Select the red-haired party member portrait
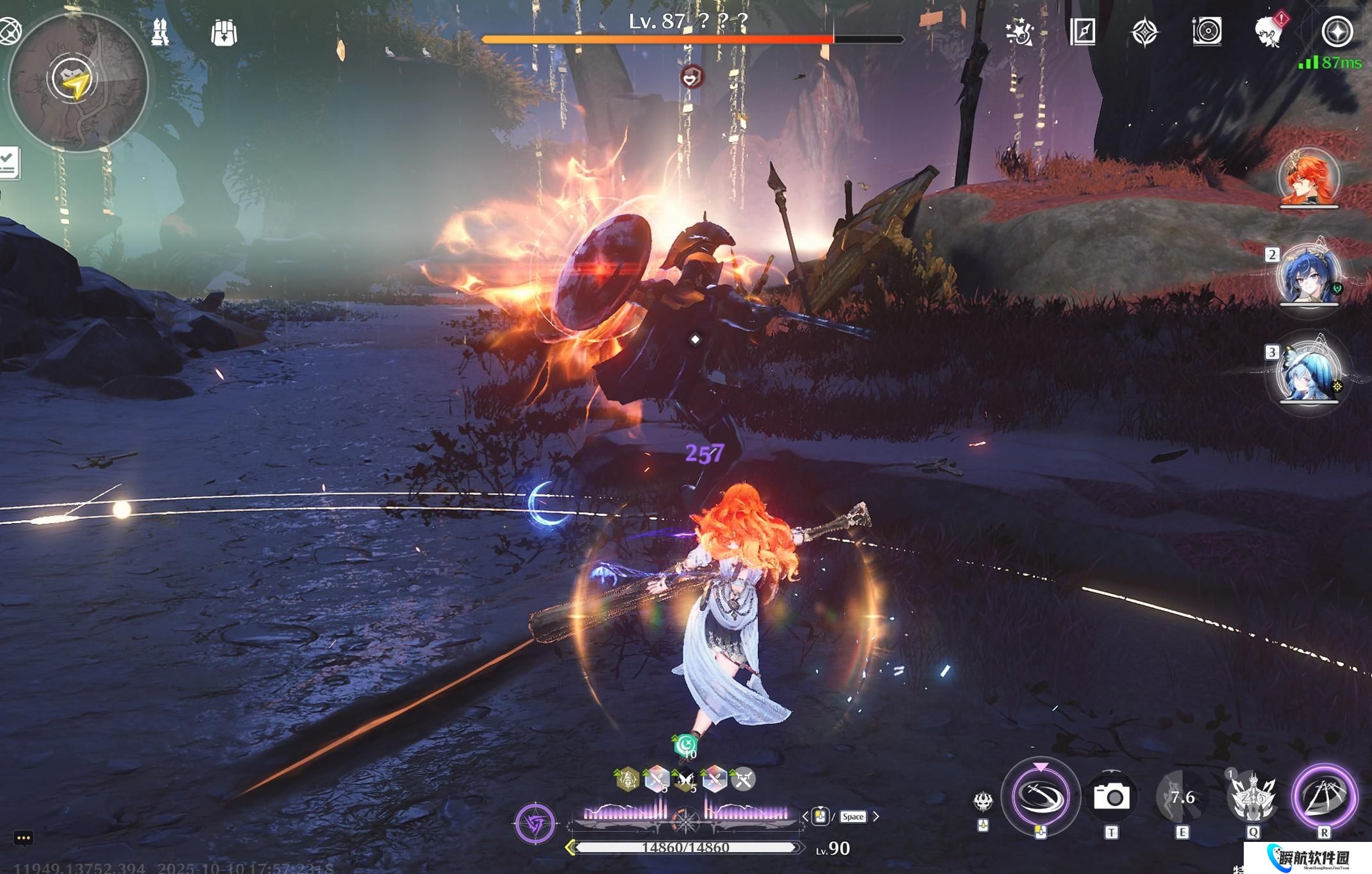Image resolution: width=1372 pixels, height=874 pixels. tap(1309, 178)
